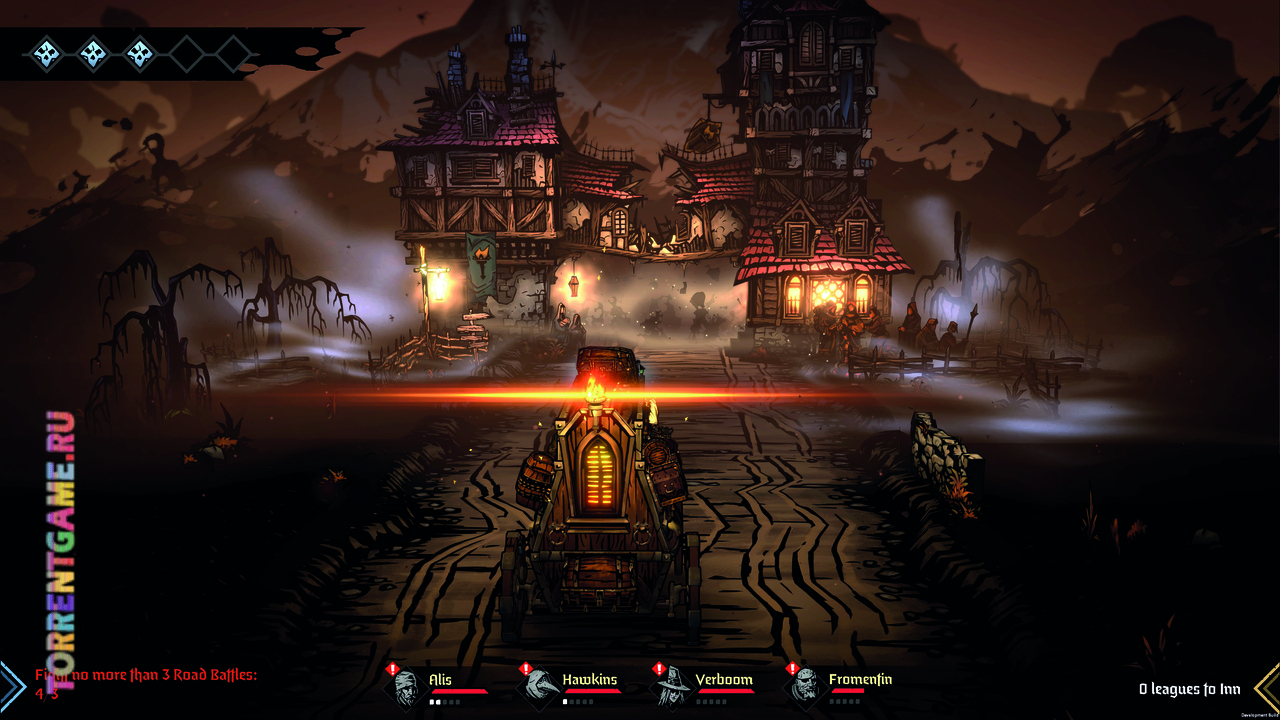Click the yellow arrow at the screen edge
This screenshot has height=720, width=1280.
tap(1267, 687)
